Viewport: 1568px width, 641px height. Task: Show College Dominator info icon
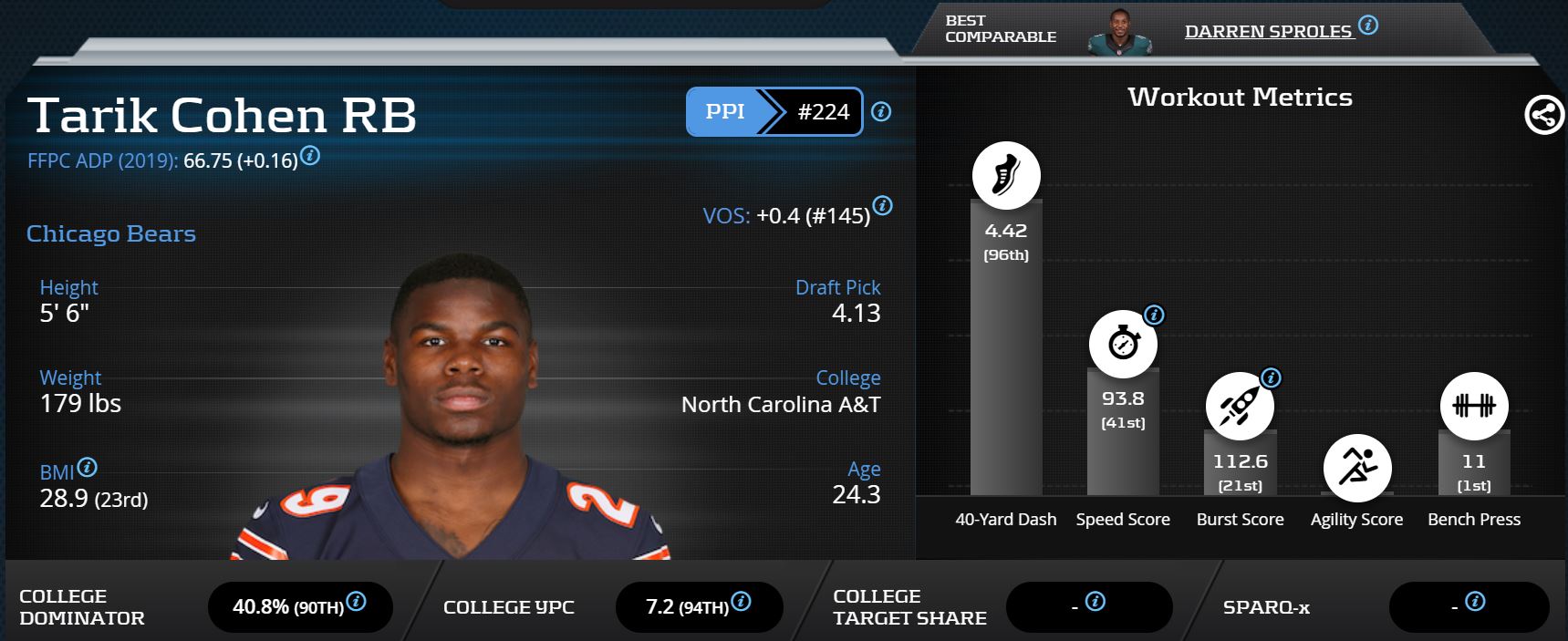[357, 602]
